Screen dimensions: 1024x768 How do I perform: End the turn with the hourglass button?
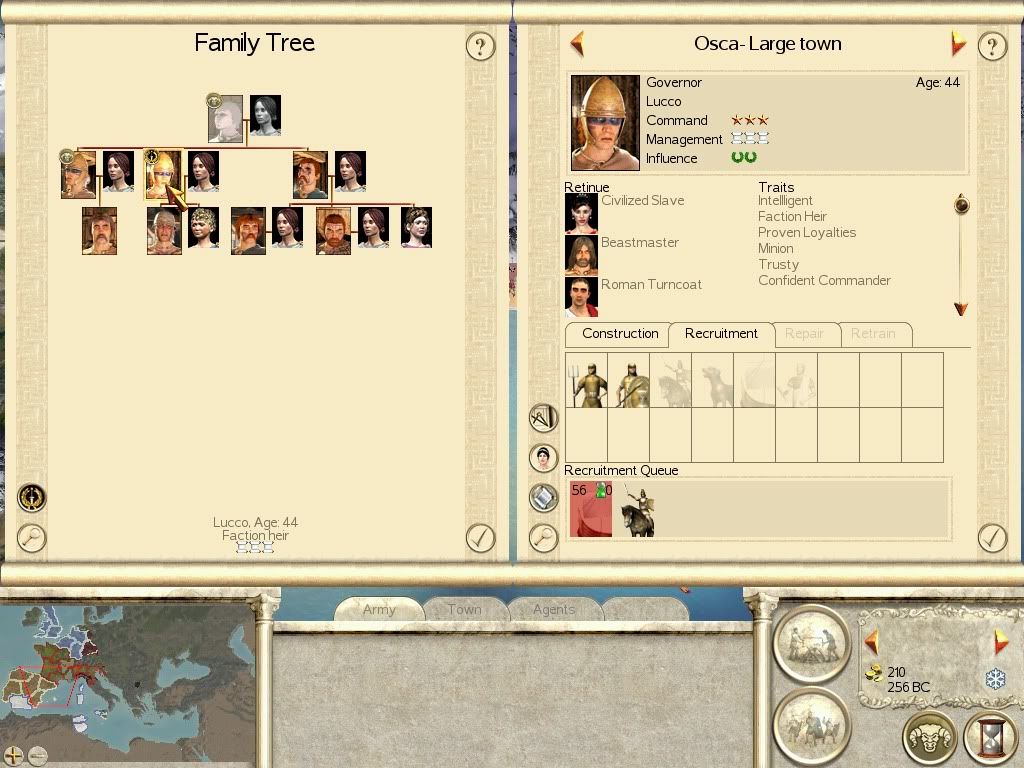coord(989,738)
